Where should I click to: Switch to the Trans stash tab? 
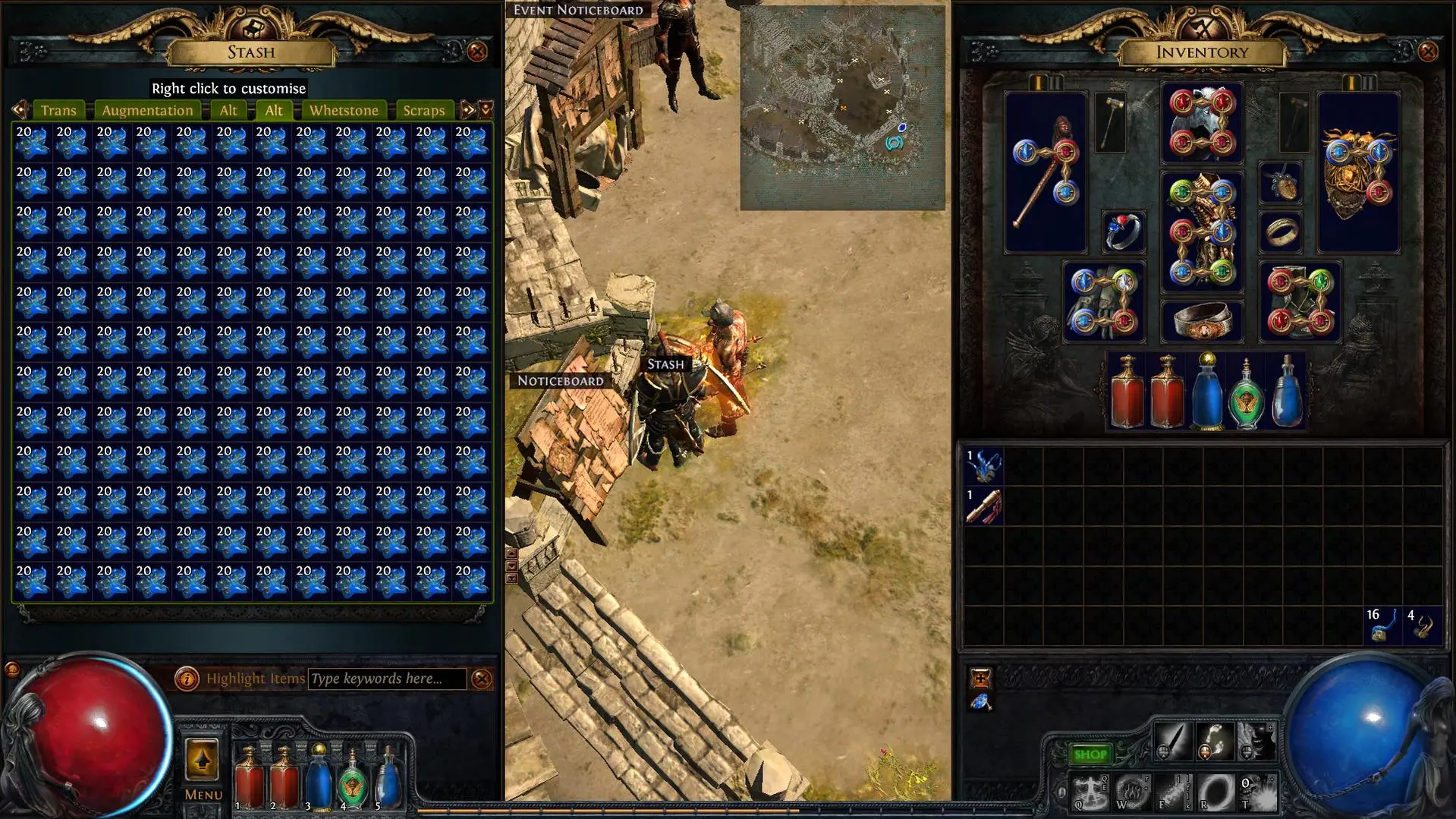click(x=58, y=110)
